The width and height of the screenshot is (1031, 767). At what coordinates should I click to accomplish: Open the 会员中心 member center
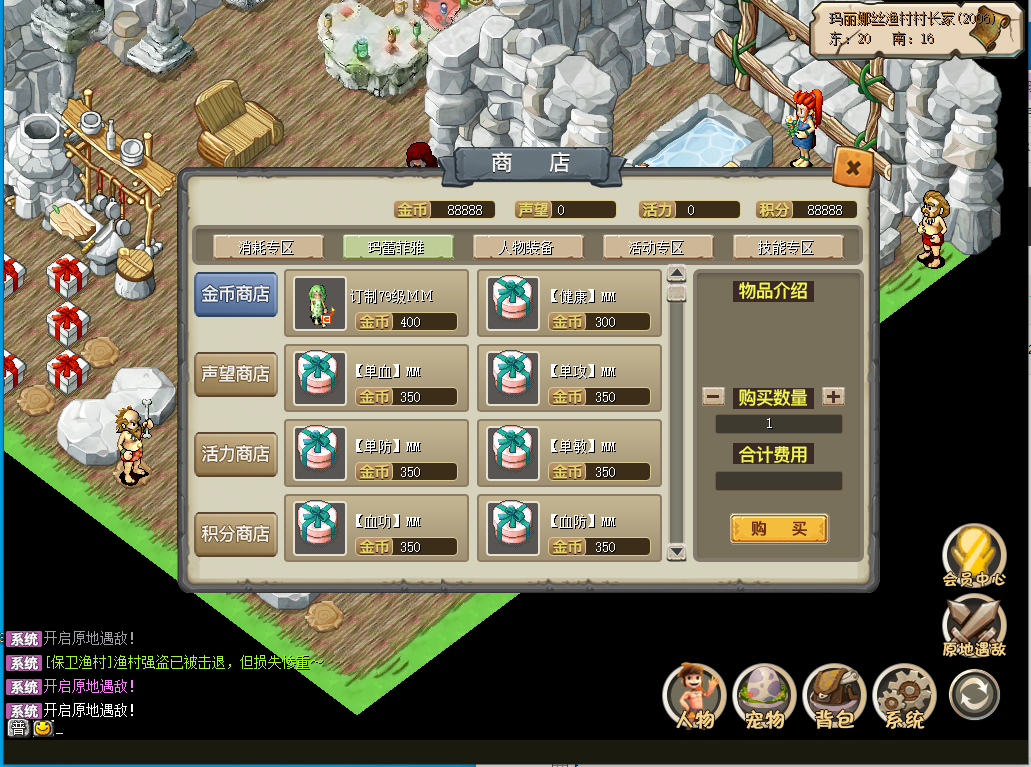coord(974,554)
